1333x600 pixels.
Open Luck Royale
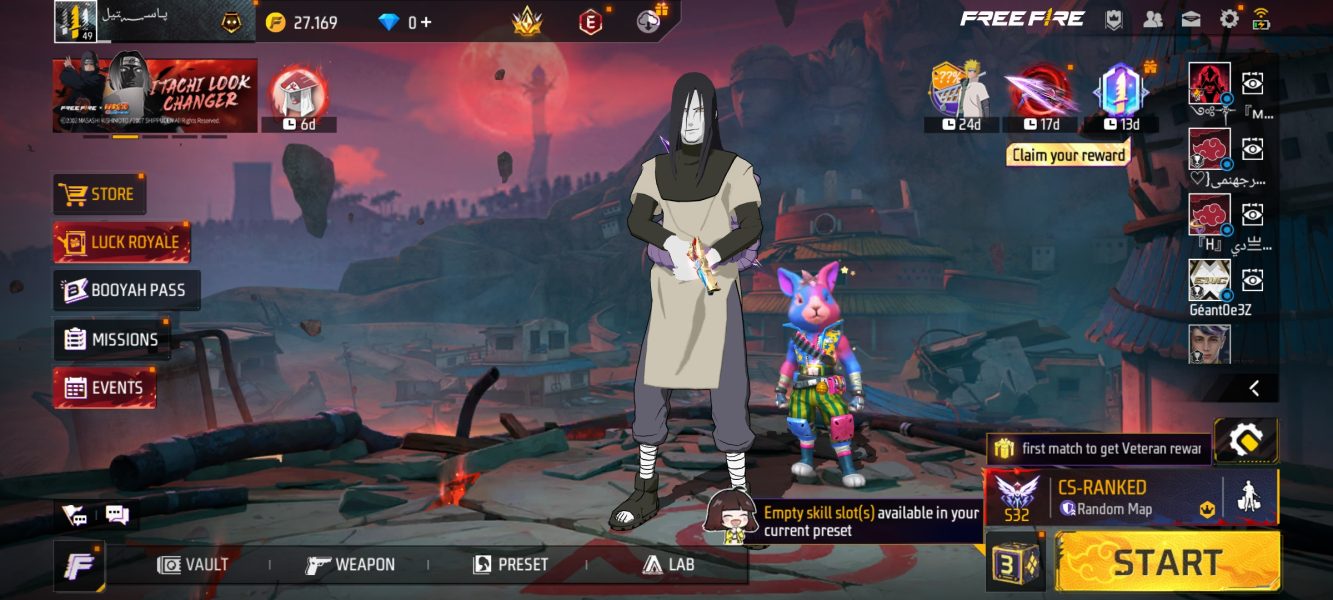pyautogui.click(x=121, y=242)
